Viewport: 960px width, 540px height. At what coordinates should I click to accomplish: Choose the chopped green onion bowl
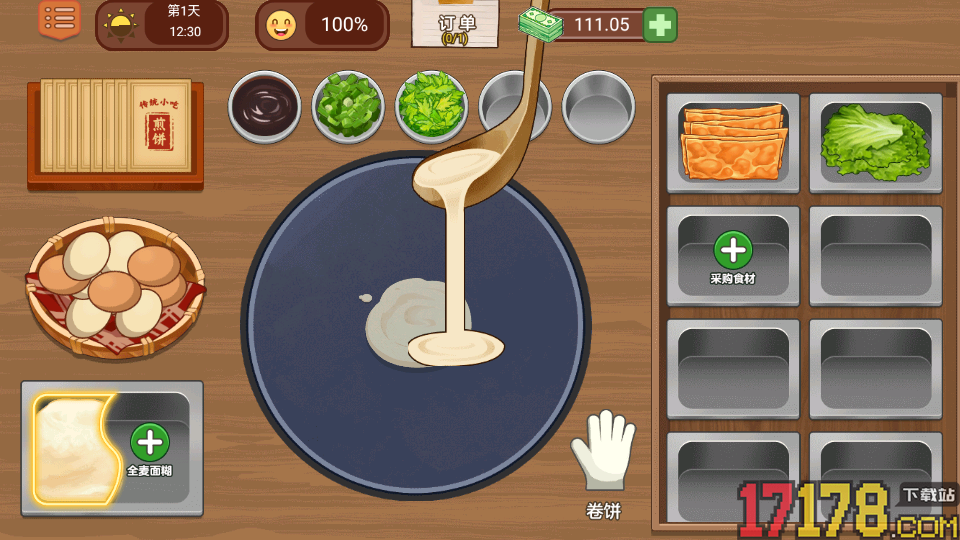349,104
